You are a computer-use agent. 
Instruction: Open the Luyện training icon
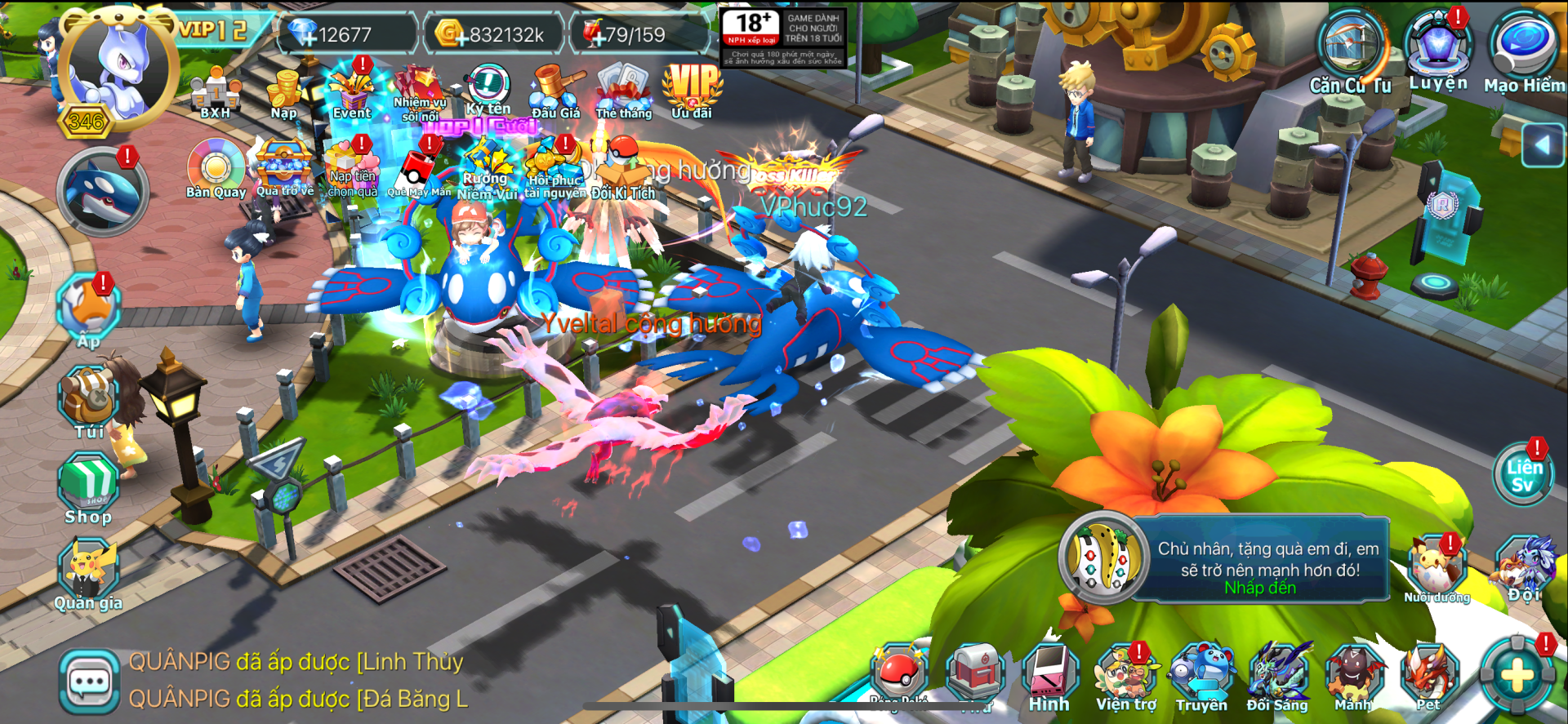pos(1437,47)
